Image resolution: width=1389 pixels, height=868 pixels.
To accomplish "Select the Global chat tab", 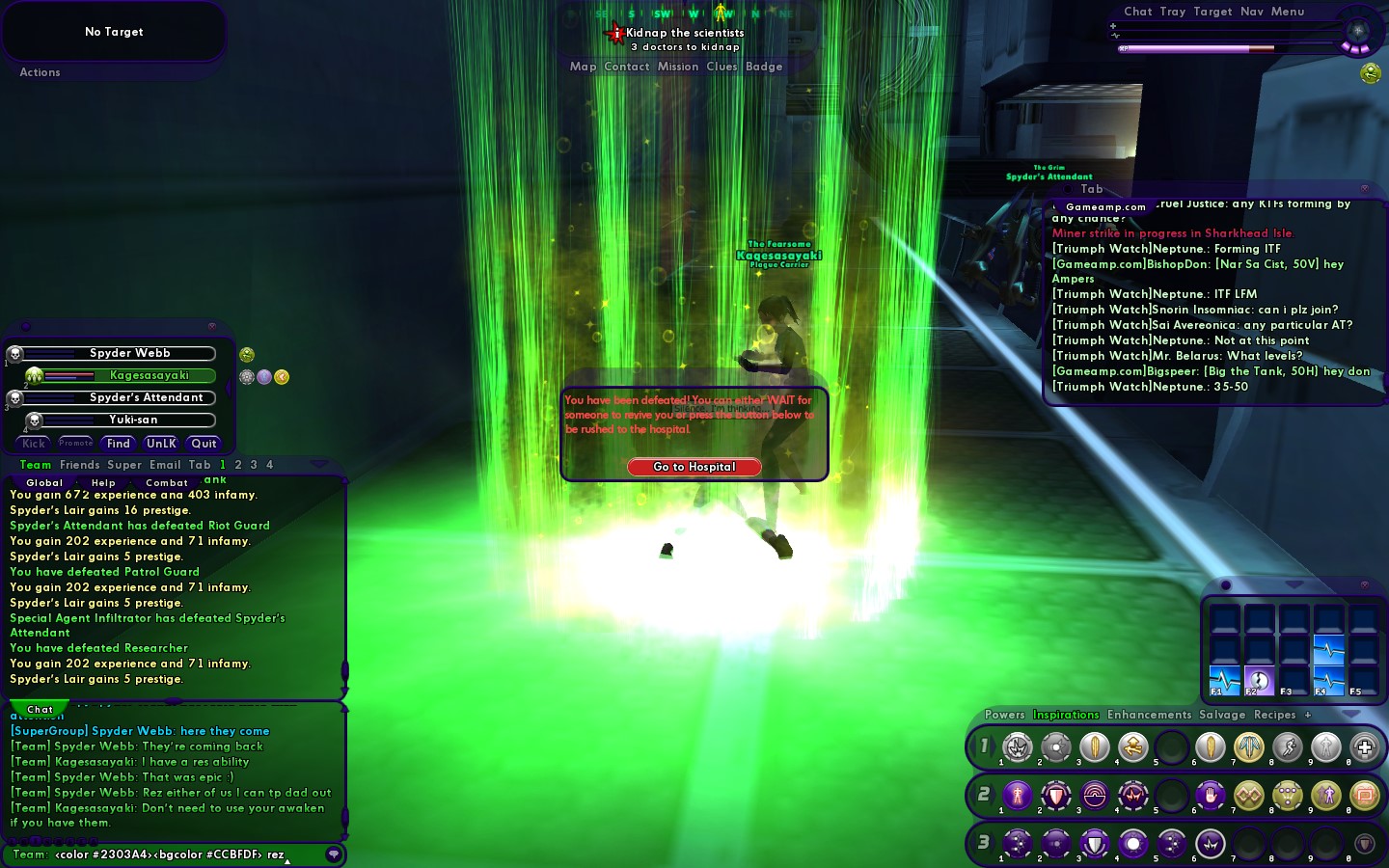I will pyautogui.click(x=44, y=482).
